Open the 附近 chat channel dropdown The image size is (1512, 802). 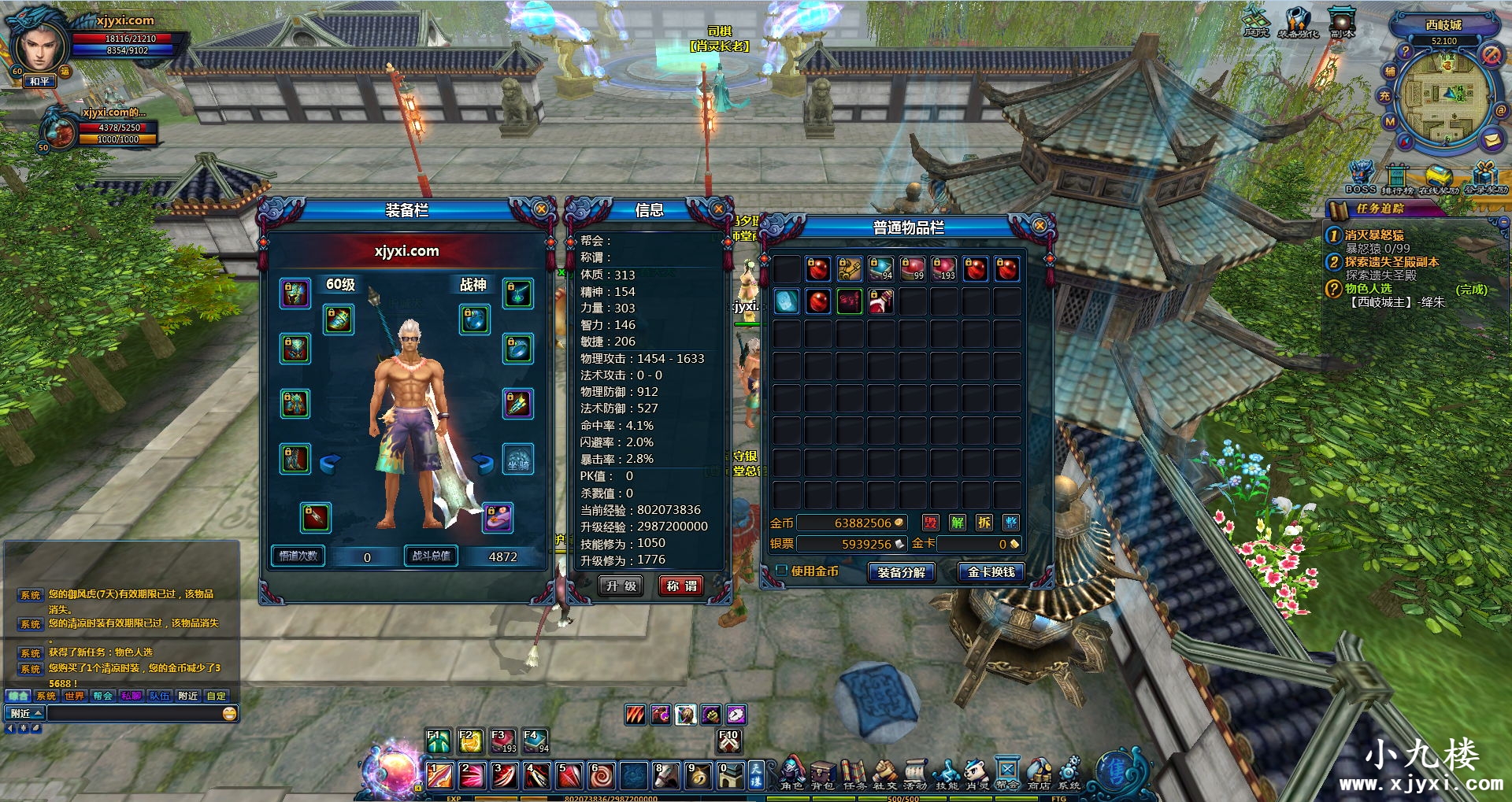coord(25,714)
